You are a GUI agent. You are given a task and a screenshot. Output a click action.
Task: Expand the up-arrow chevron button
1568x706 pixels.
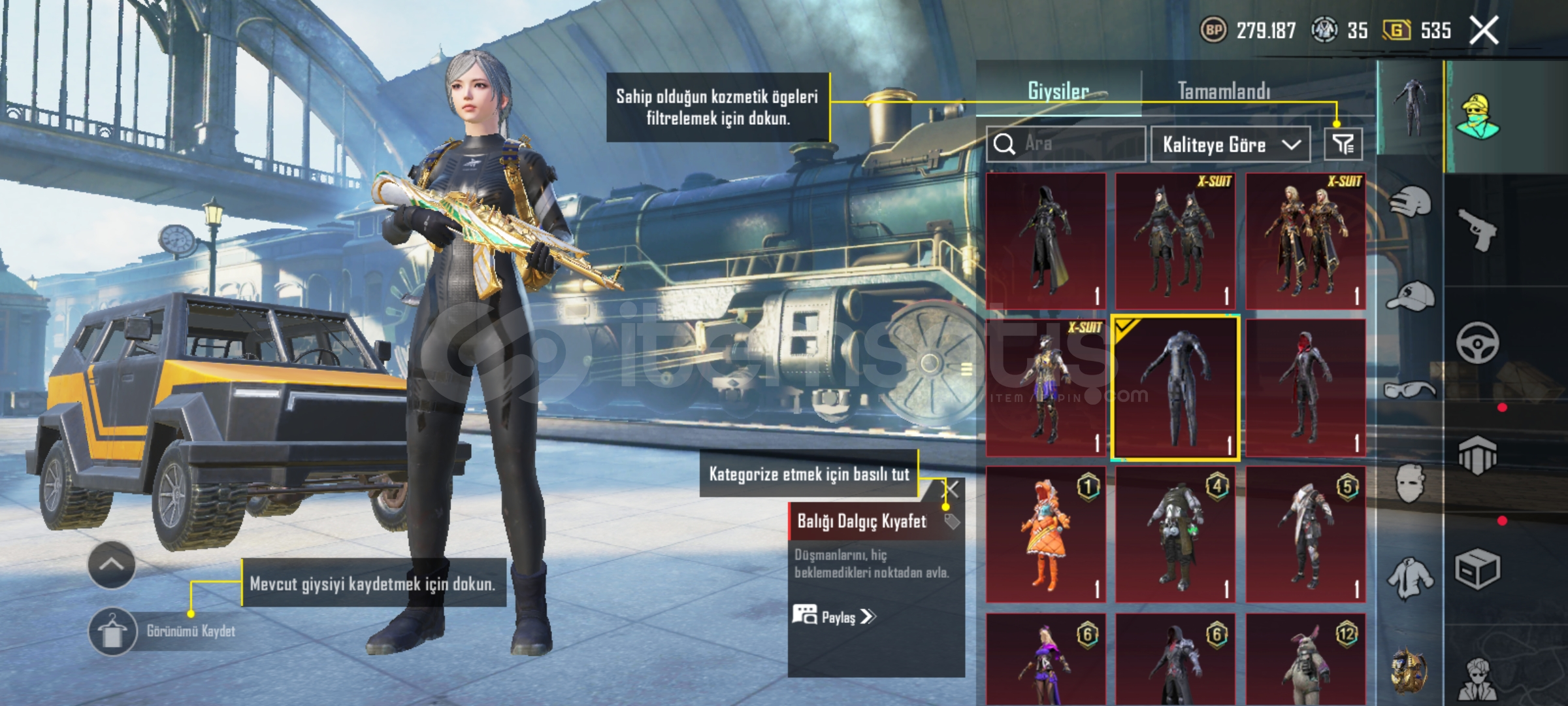point(112,565)
